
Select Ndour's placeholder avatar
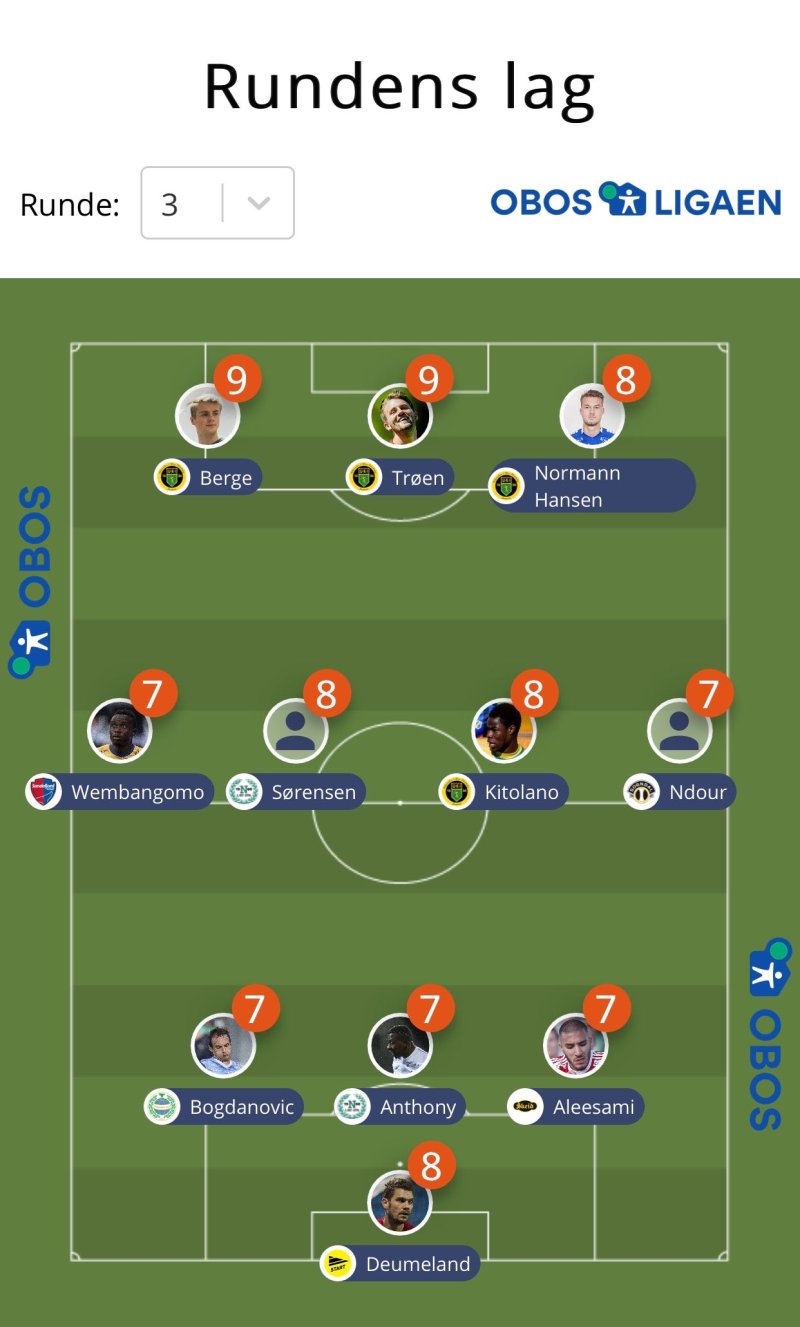pyautogui.click(x=679, y=730)
